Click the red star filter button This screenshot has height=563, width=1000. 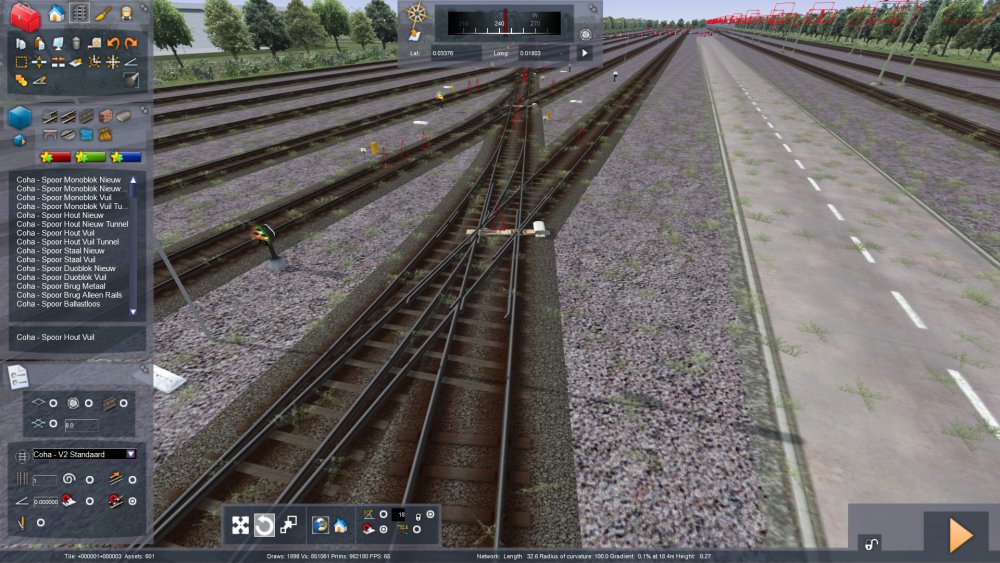pyautogui.click(x=55, y=157)
